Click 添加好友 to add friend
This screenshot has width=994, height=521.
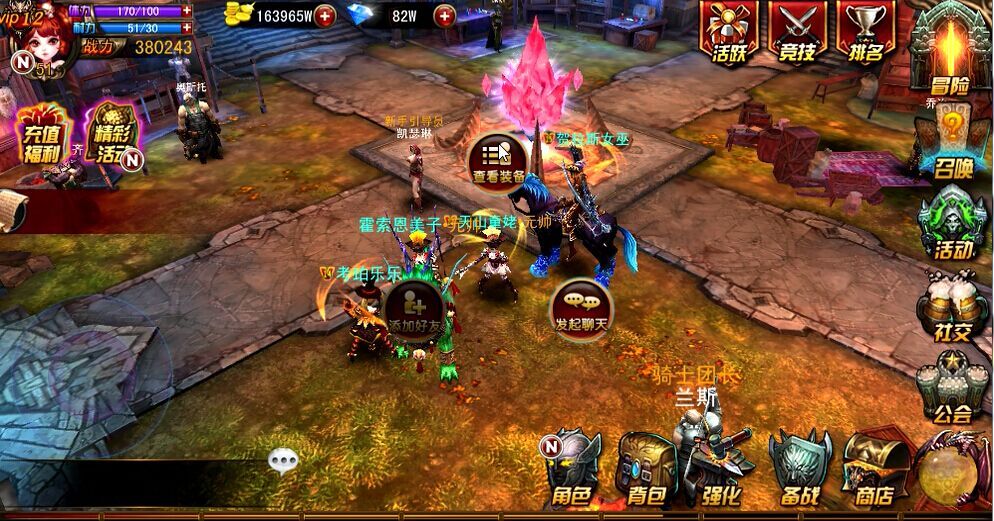412,309
